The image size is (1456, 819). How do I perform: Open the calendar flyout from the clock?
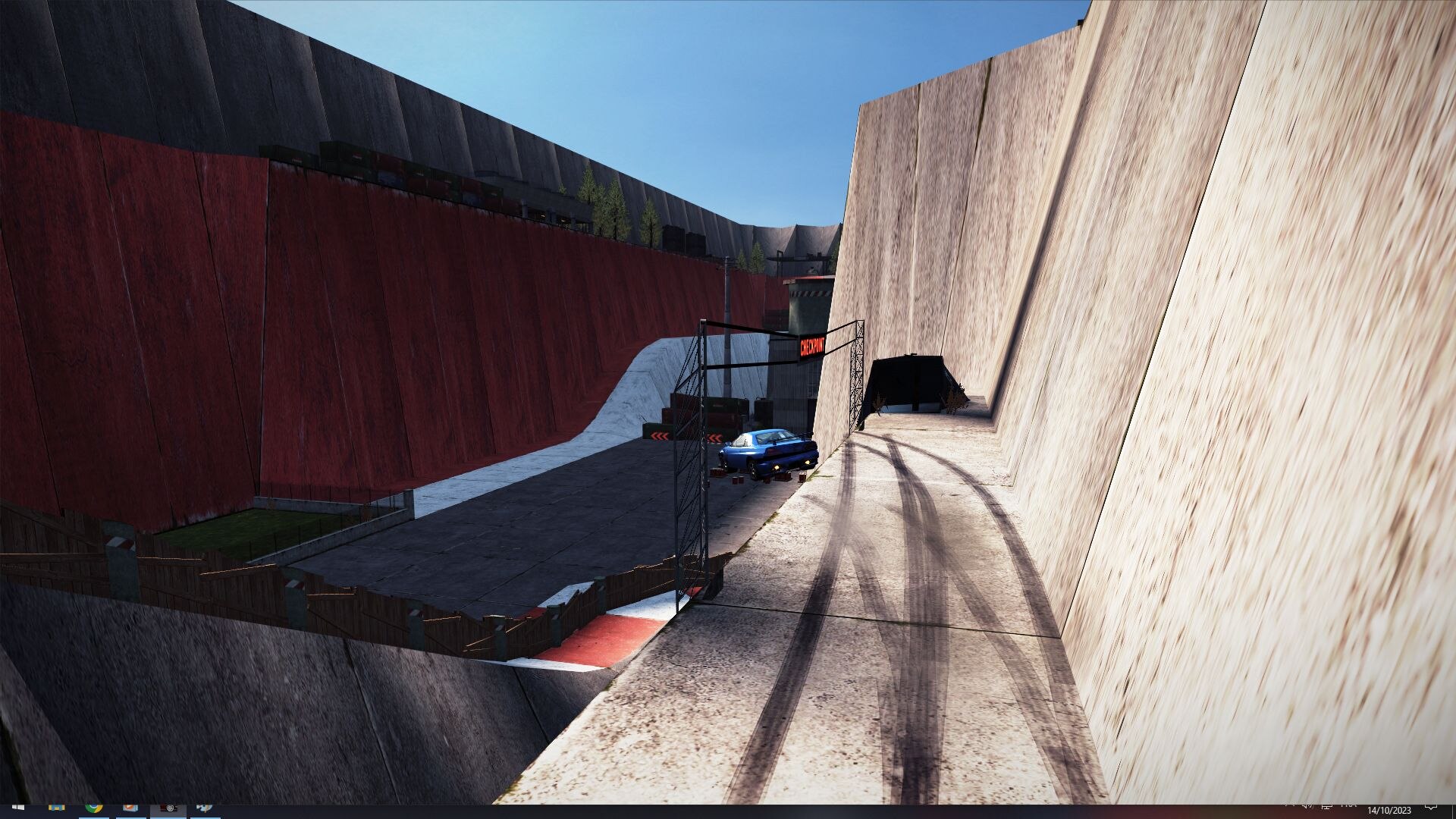pyautogui.click(x=1389, y=809)
